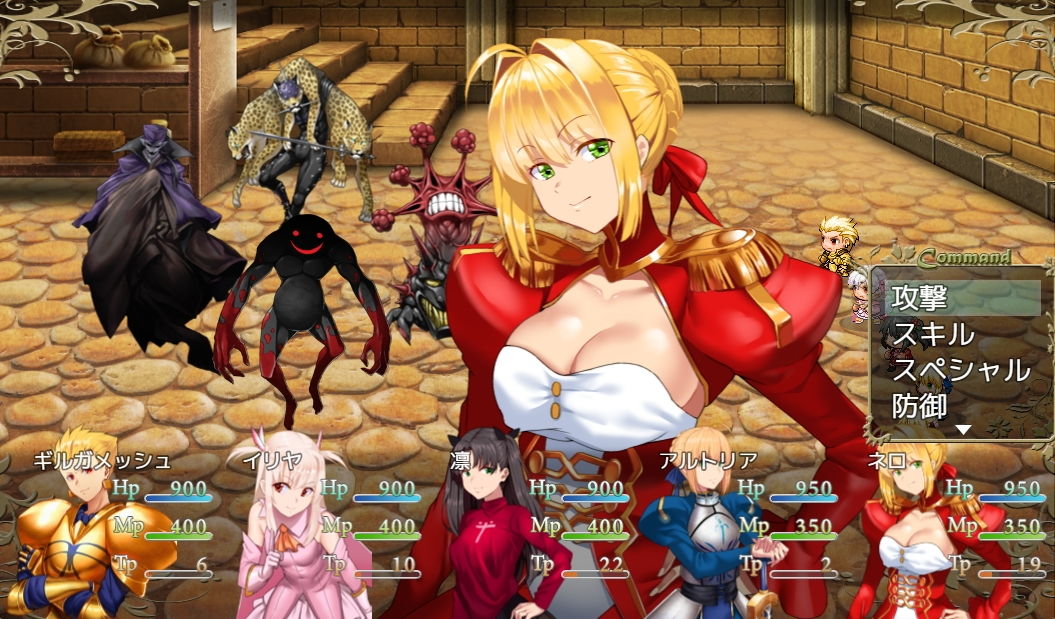
Task: Click the command list's down arrow
Action: (963, 430)
